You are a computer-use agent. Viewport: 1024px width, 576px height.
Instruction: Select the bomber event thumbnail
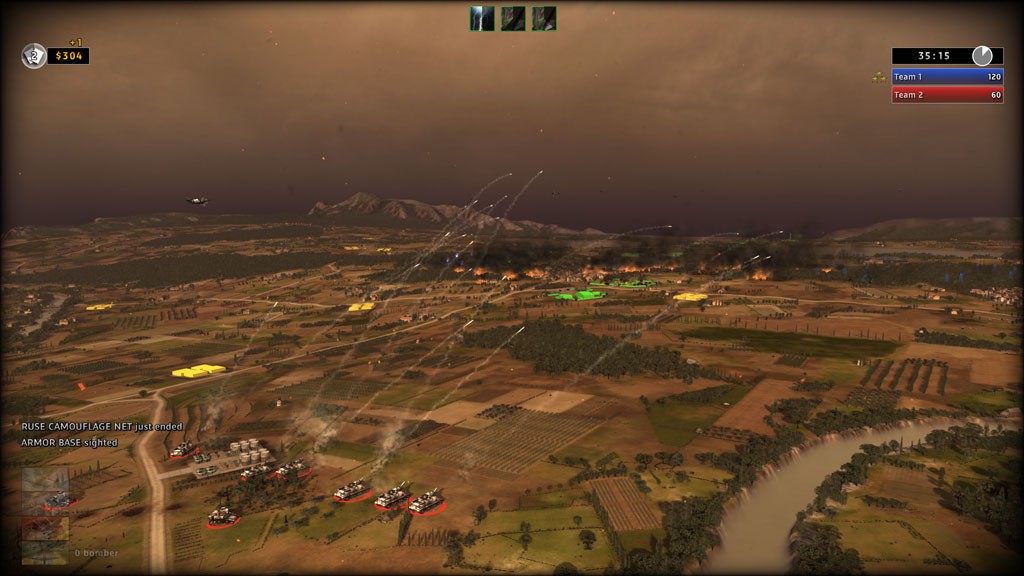coord(46,552)
